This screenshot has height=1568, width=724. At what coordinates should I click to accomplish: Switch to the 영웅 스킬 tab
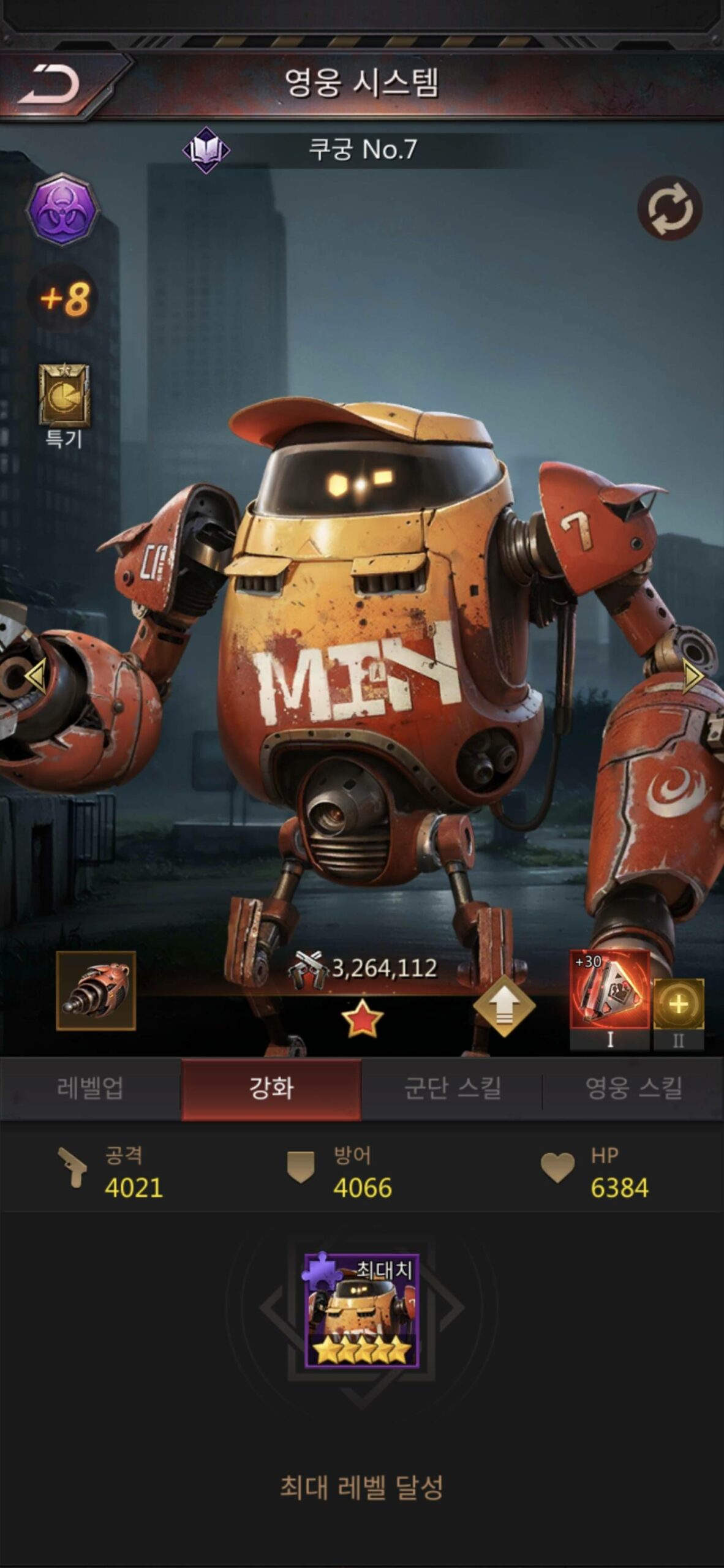(633, 1088)
